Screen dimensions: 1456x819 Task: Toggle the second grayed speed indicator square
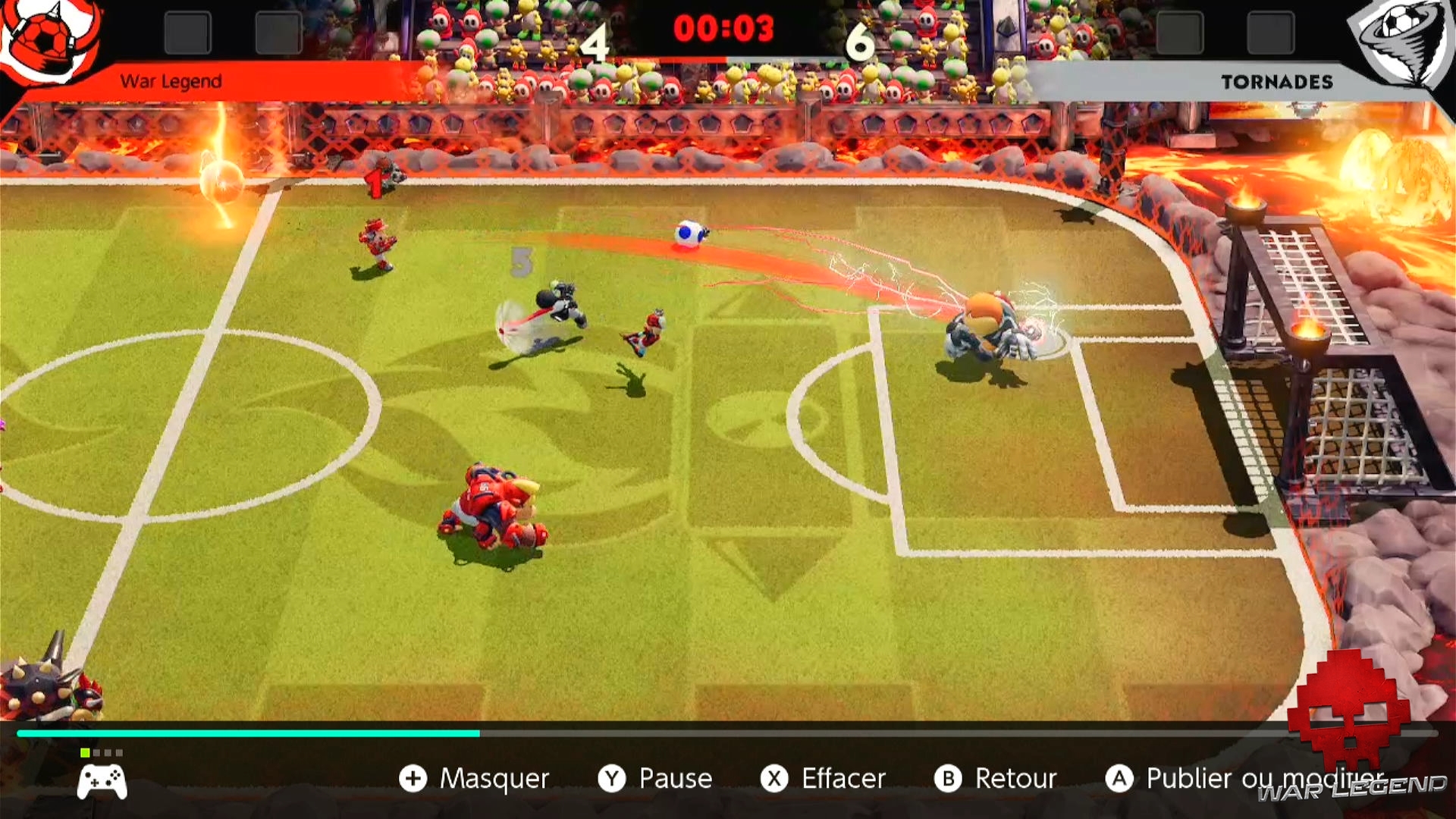point(97,753)
